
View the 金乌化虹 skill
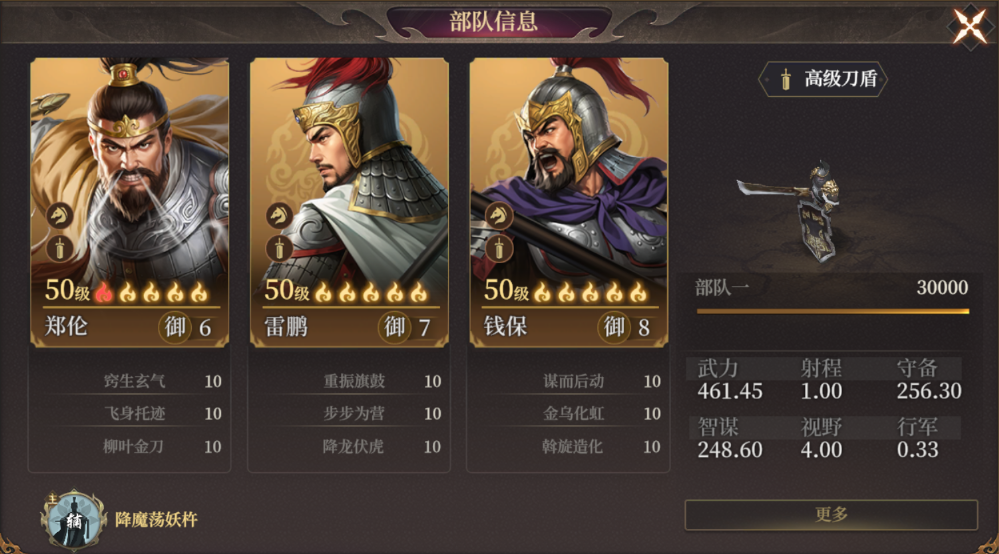pos(575,413)
